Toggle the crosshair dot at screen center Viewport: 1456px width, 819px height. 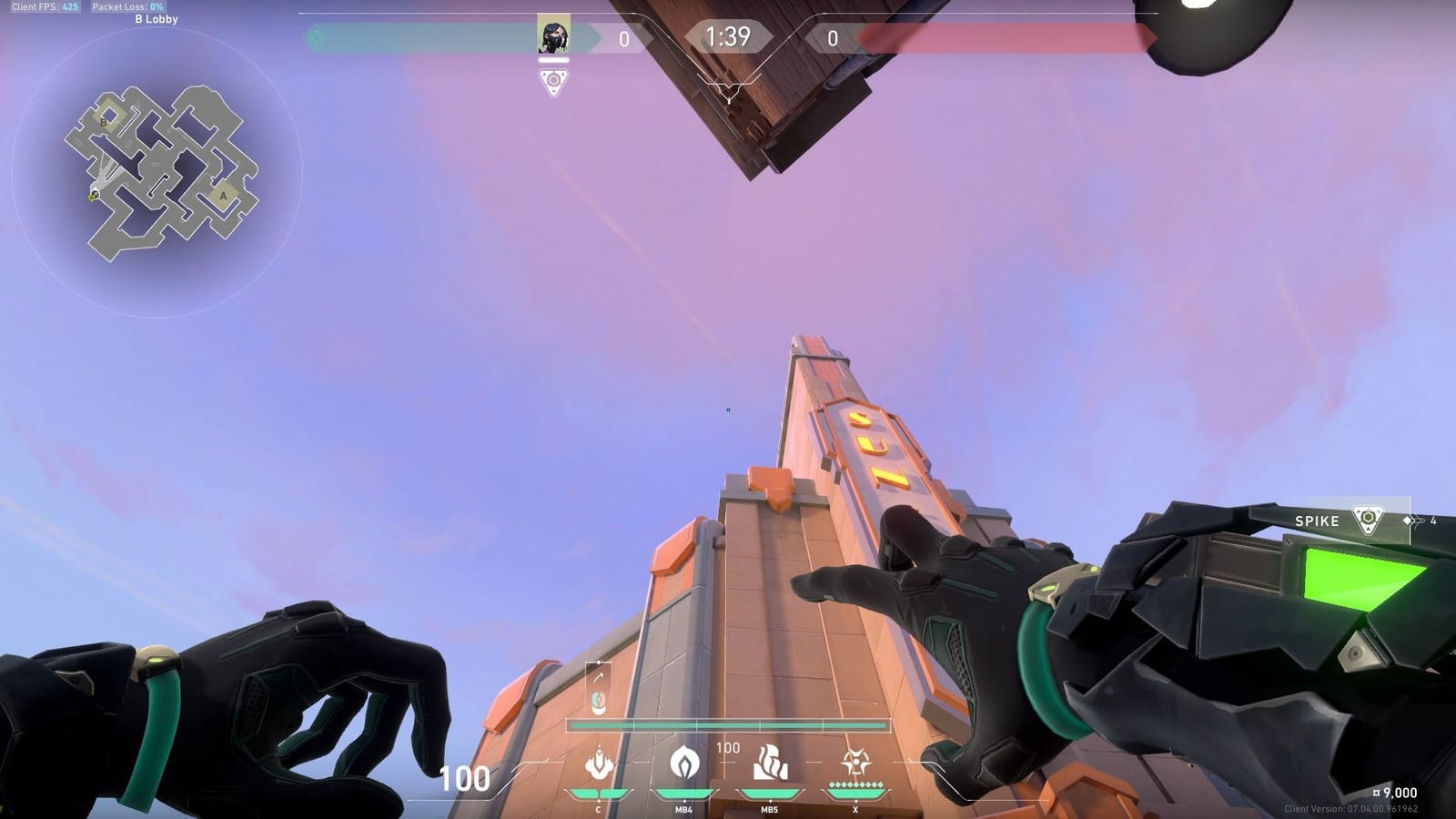728,409
